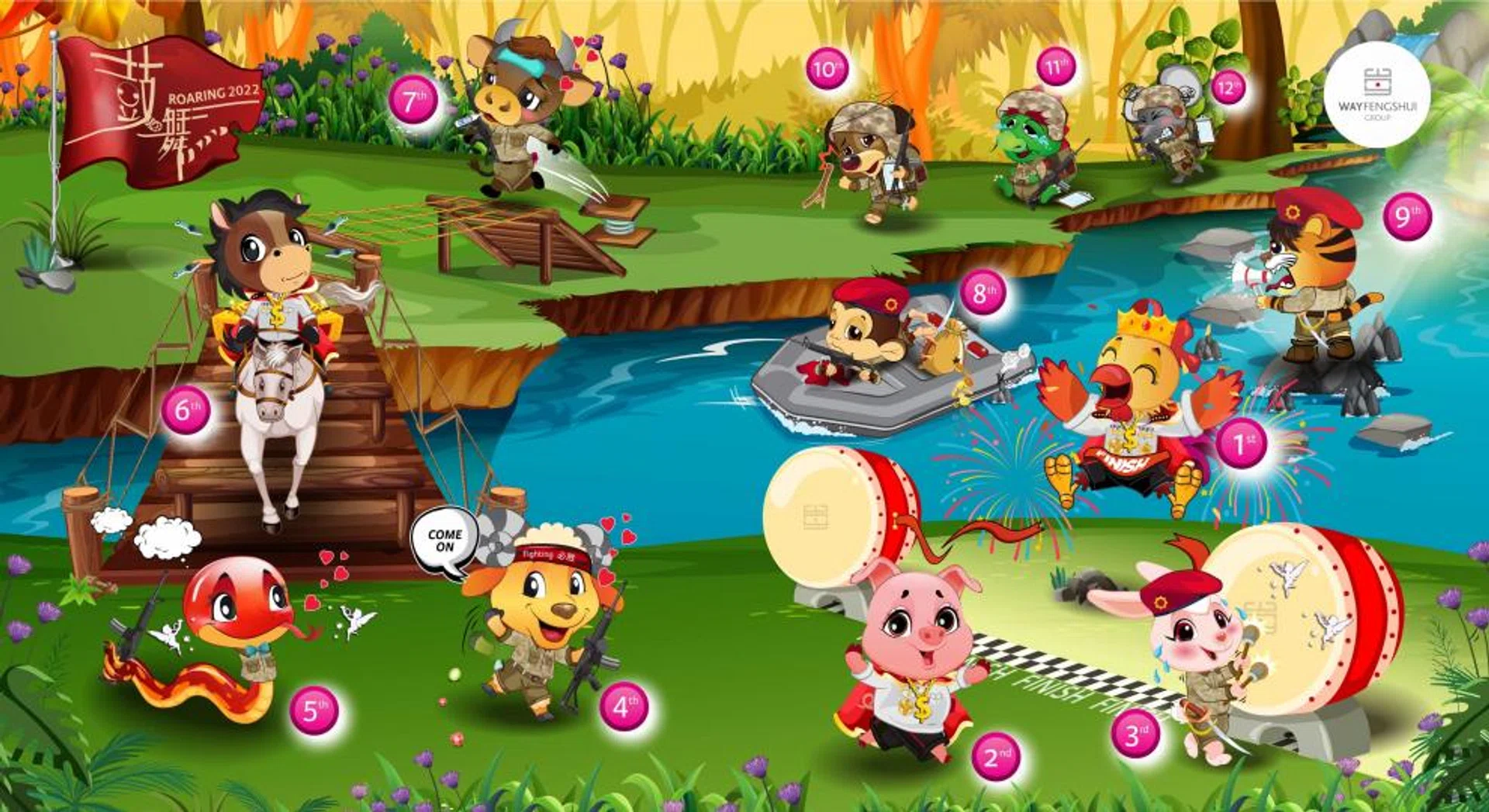
Task: Select the 5th place marker
Action: [313, 710]
